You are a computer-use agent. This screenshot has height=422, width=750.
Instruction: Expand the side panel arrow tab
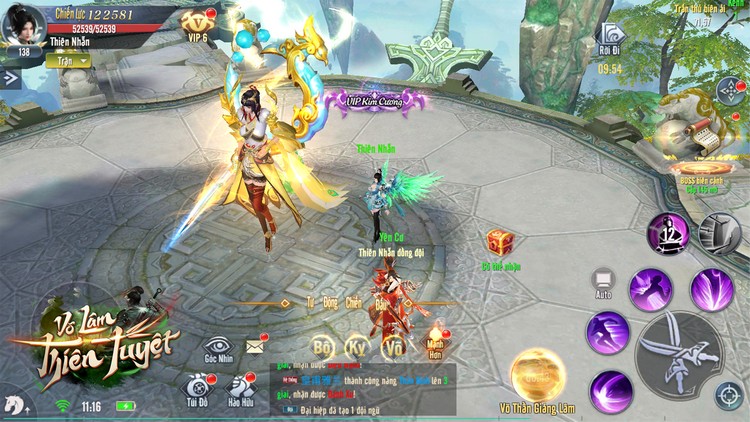point(11,77)
